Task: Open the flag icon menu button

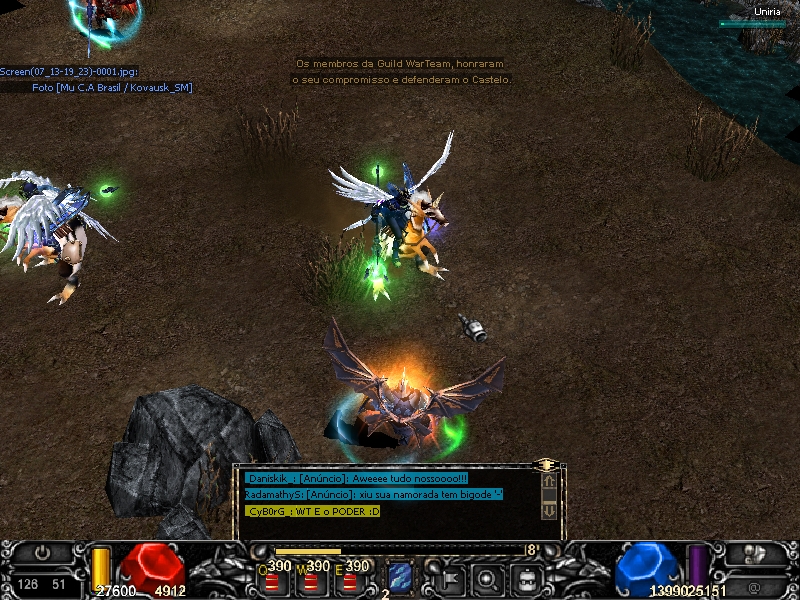Action: (x=449, y=577)
